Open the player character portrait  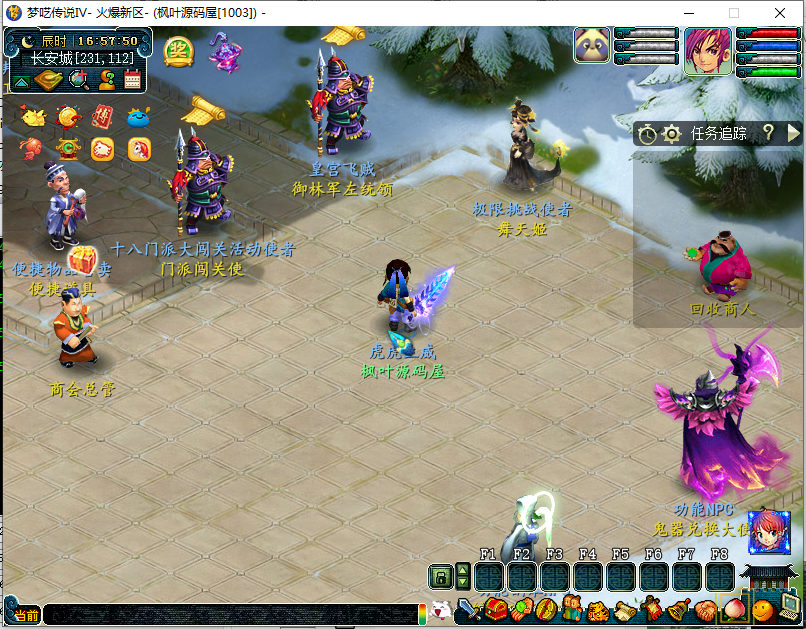point(707,50)
